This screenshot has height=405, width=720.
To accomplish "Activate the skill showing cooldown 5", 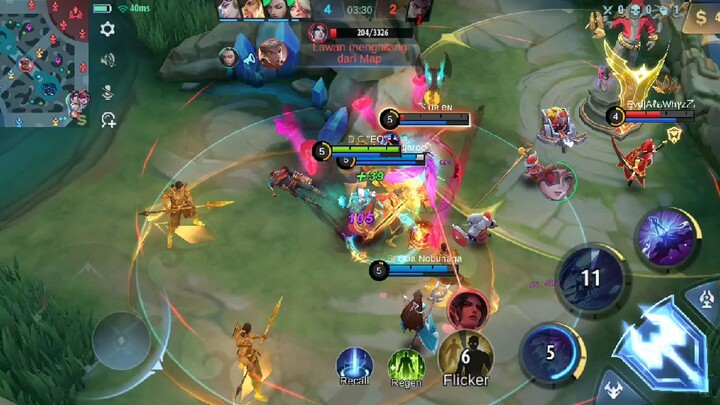I will pos(551,353).
